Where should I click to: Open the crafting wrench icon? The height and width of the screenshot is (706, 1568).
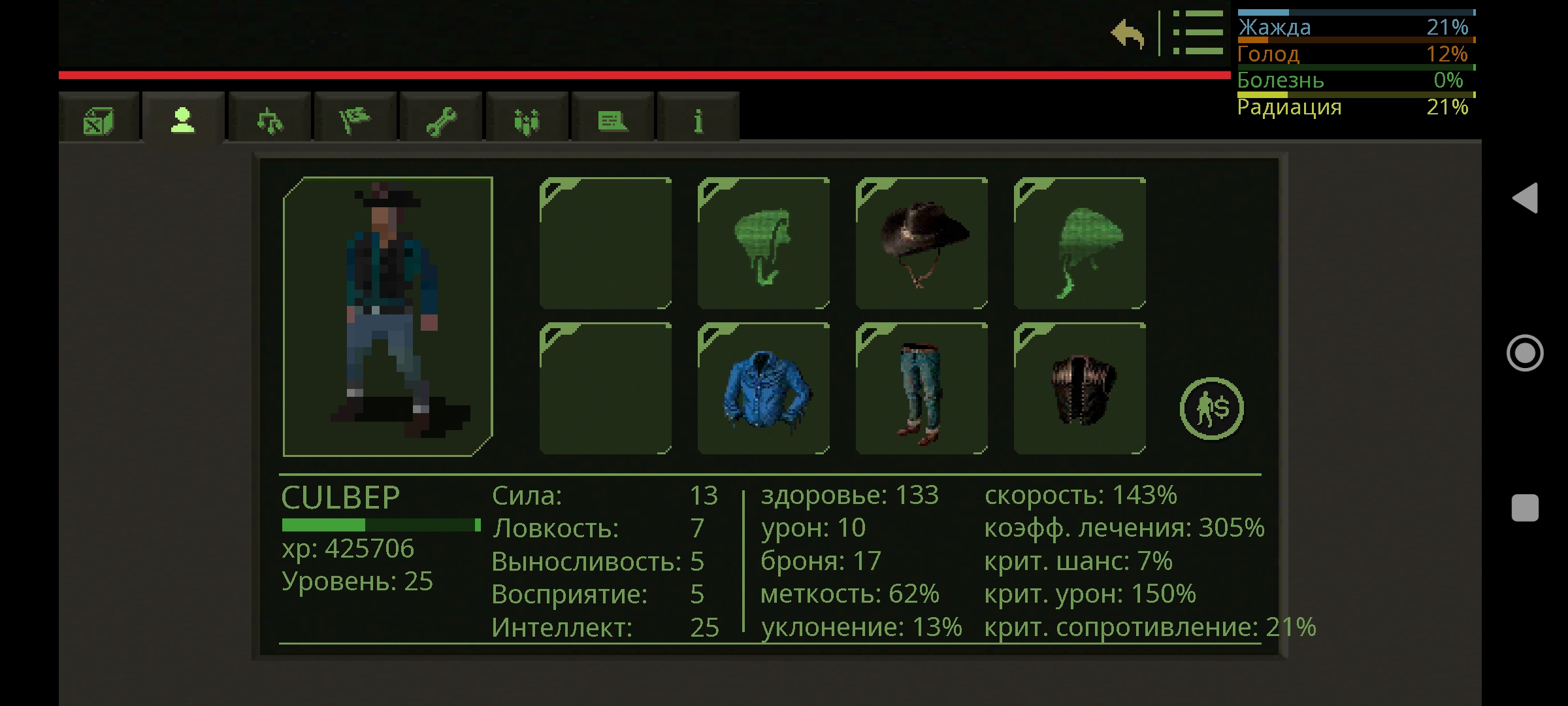(442, 120)
